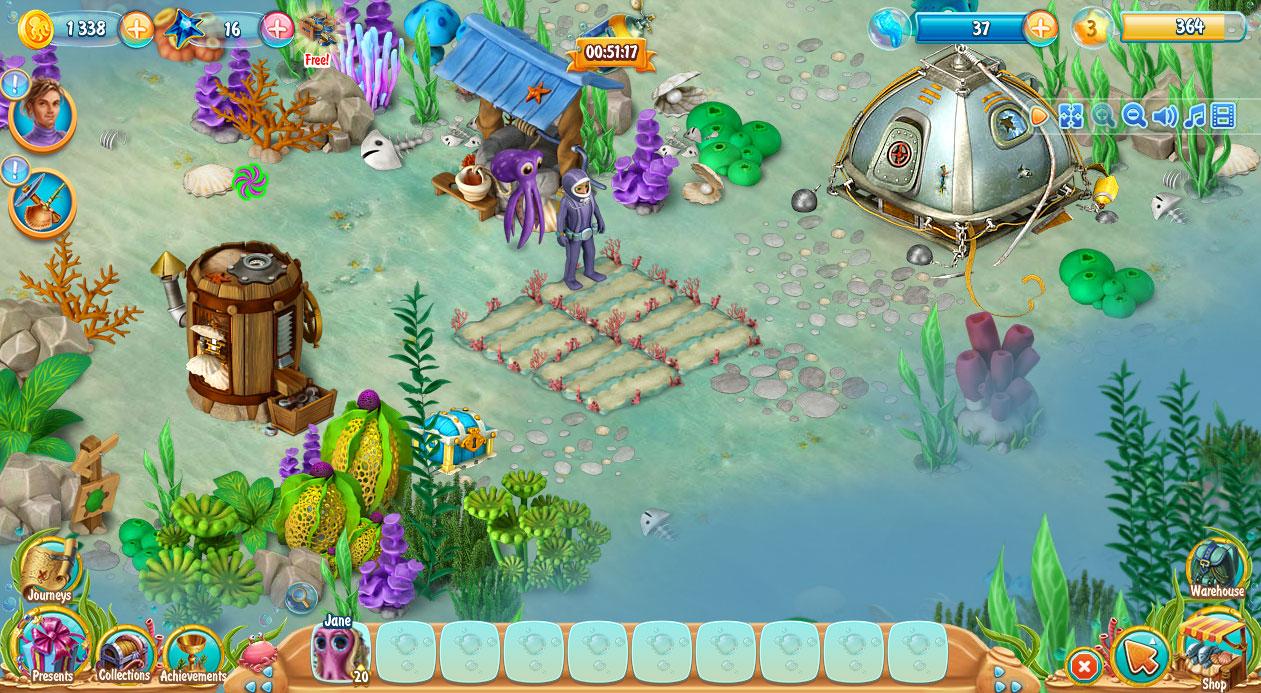Open the character portrait quest
Viewport: 1261px width, 693px height.
(42, 113)
